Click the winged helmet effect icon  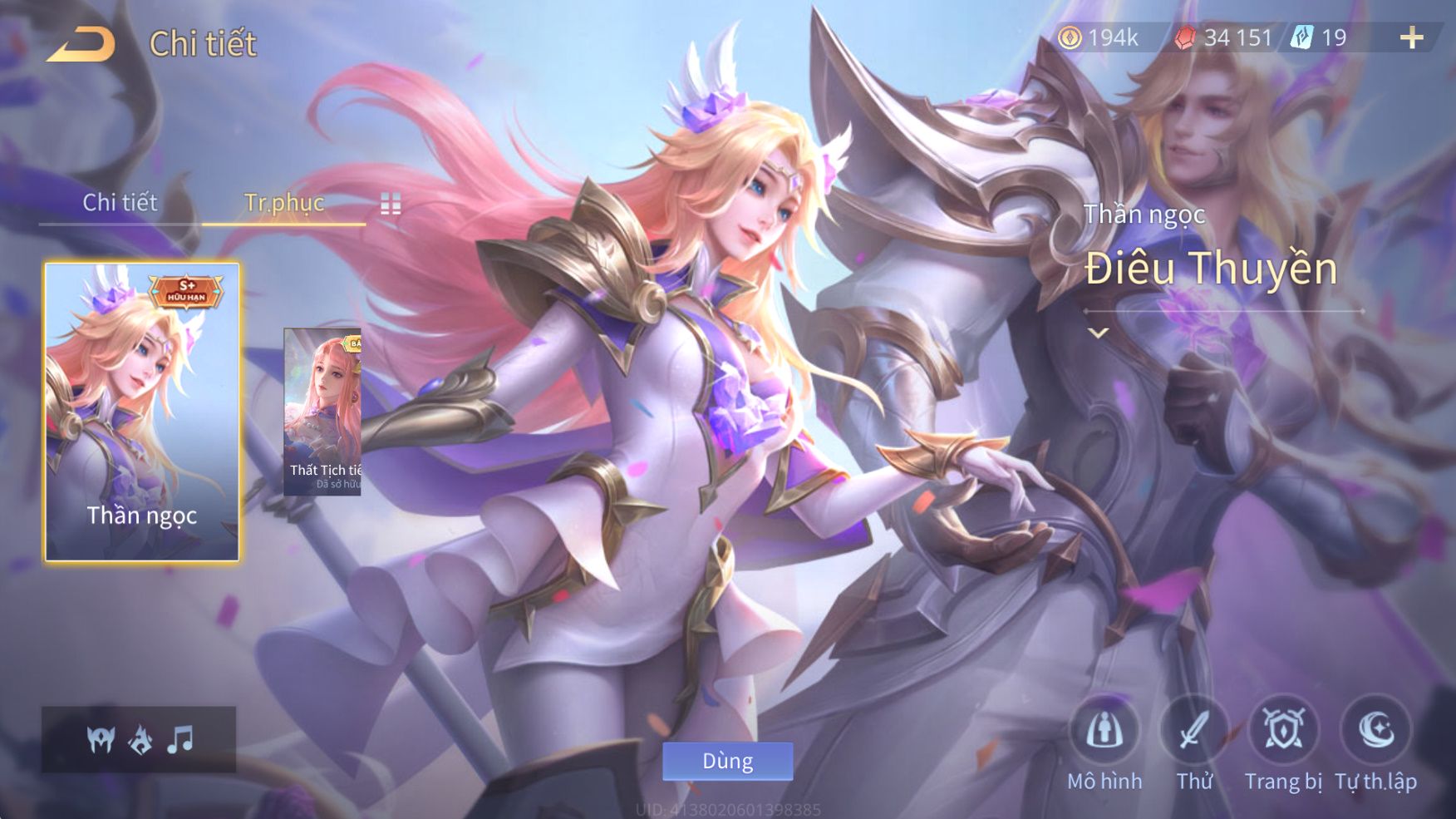[101, 739]
